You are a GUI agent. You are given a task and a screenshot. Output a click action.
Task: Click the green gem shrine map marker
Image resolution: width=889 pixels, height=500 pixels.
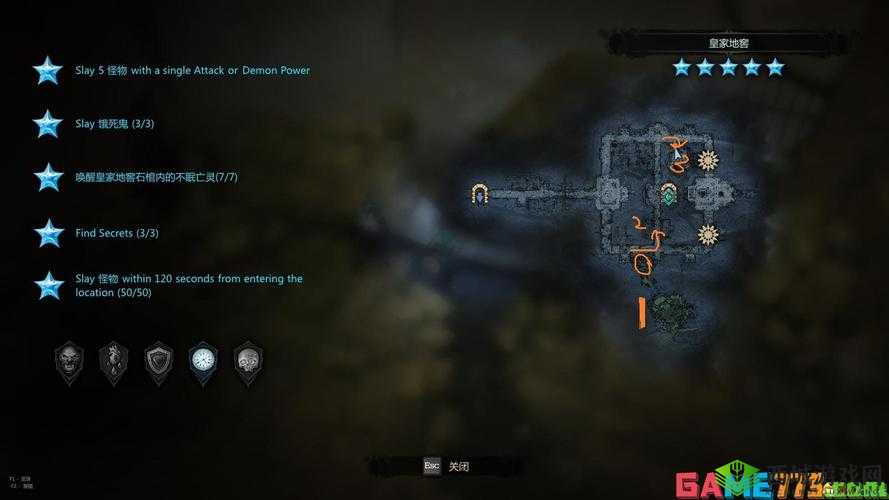[x=668, y=193]
